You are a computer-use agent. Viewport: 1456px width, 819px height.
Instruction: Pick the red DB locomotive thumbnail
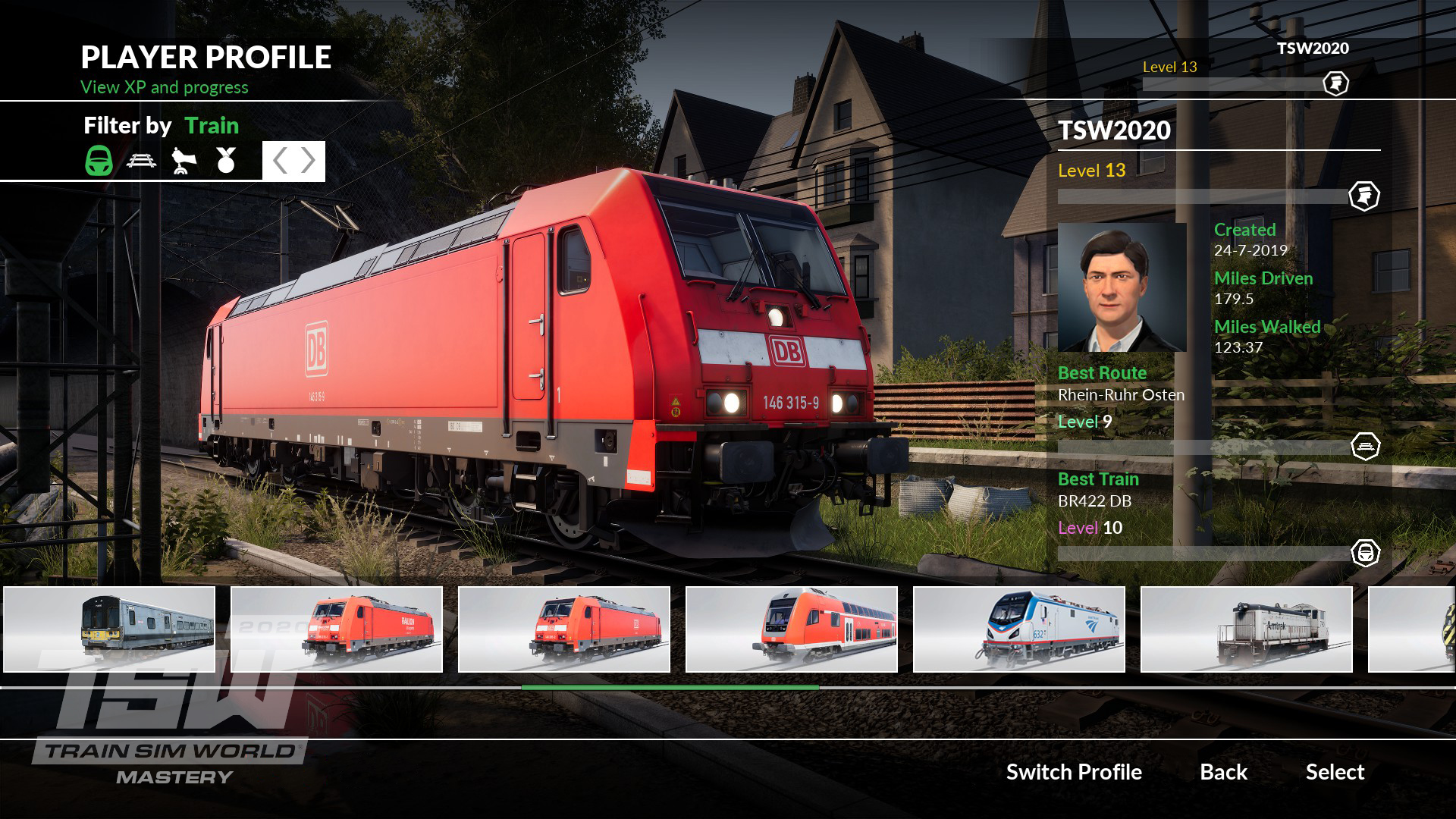[564, 629]
